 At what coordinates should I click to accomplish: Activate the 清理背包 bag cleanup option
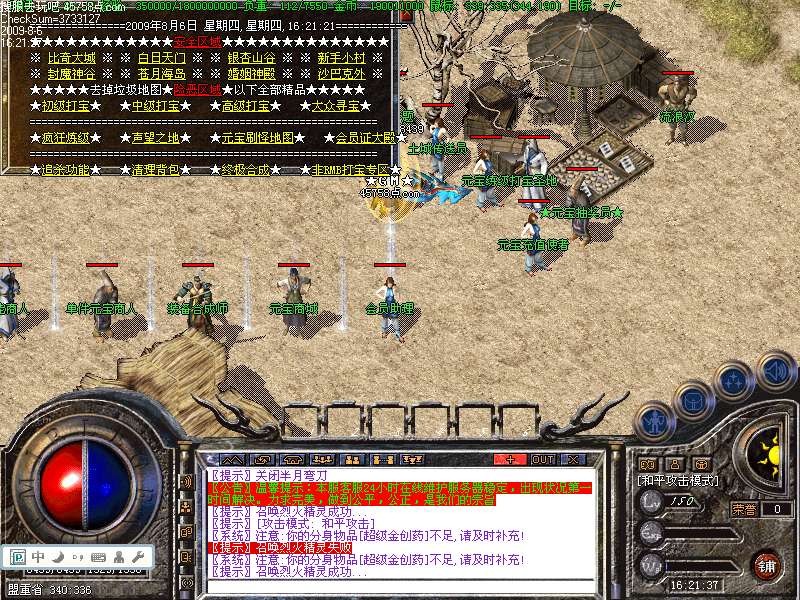(x=155, y=170)
